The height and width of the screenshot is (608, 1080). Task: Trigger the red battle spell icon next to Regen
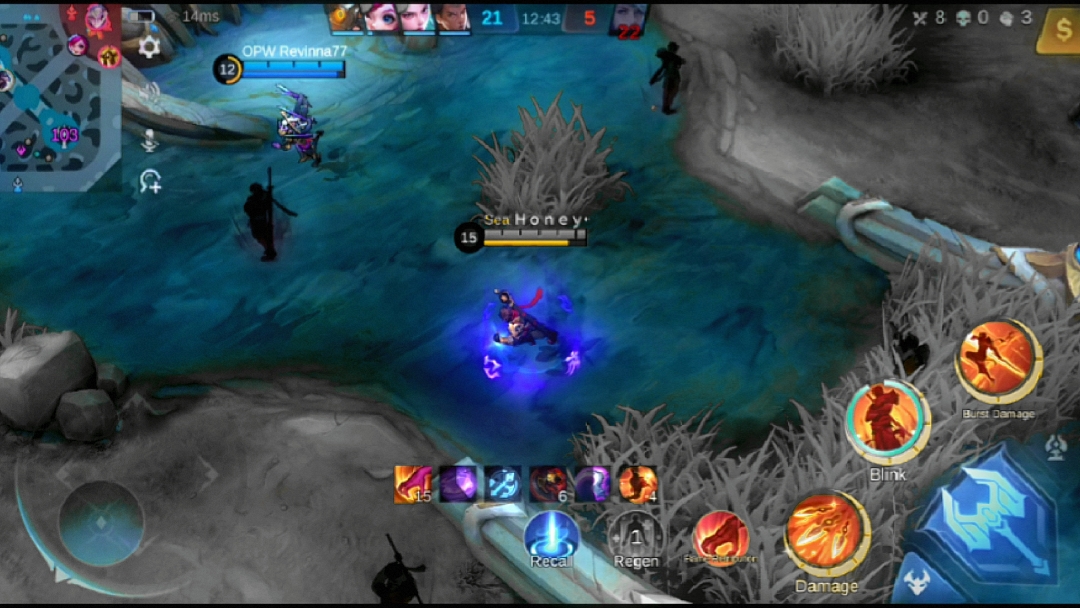click(x=720, y=535)
